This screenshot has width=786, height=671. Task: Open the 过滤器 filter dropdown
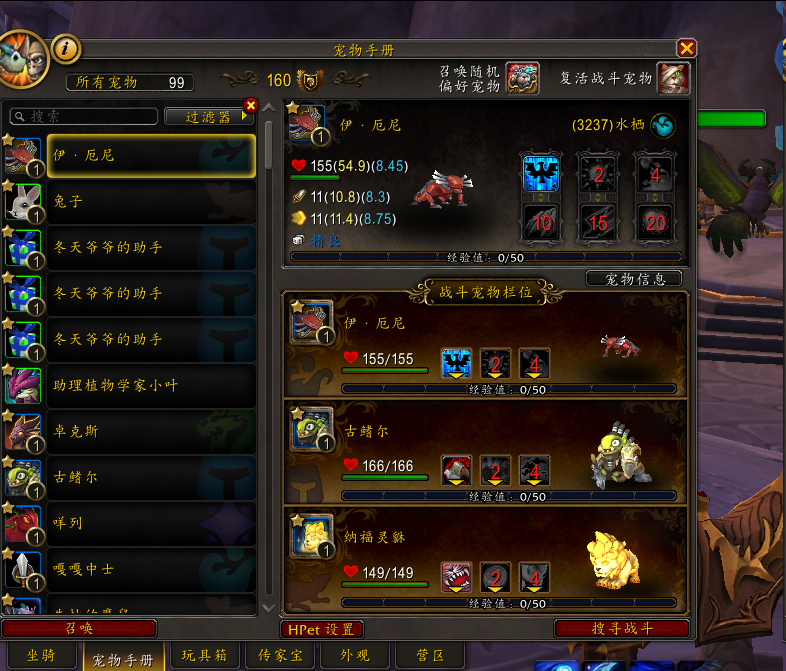tap(206, 116)
